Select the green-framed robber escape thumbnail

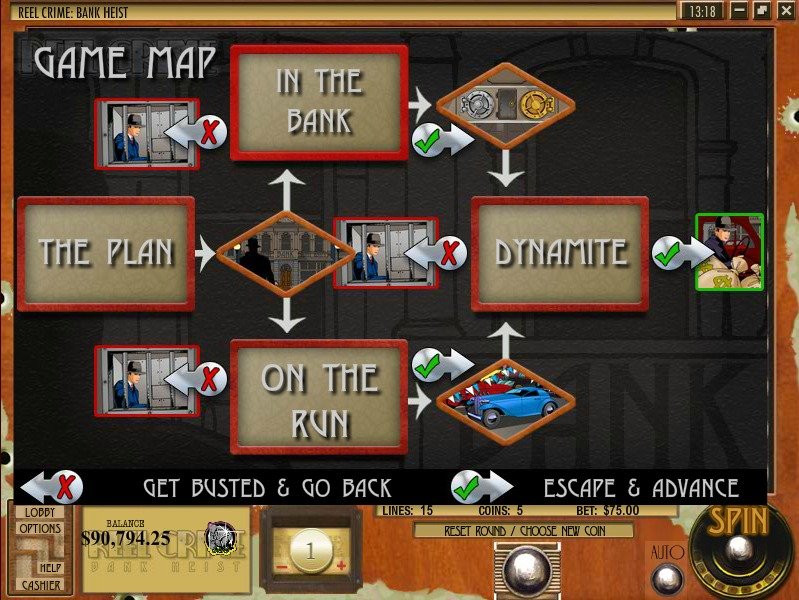[729, 252]
